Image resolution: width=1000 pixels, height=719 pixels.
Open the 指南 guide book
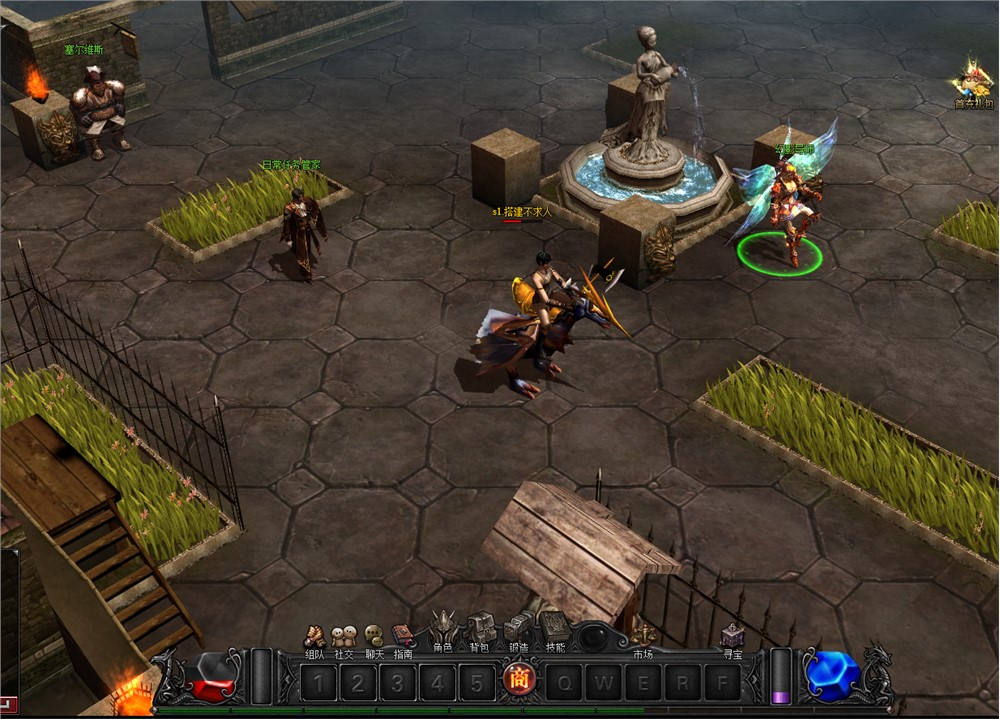403,637
